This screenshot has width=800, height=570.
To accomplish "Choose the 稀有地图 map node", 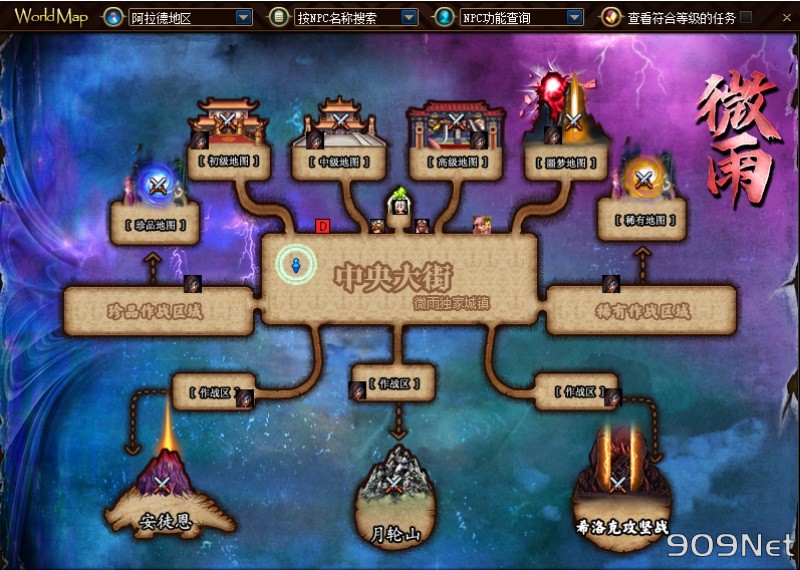I will pos(642,220).
